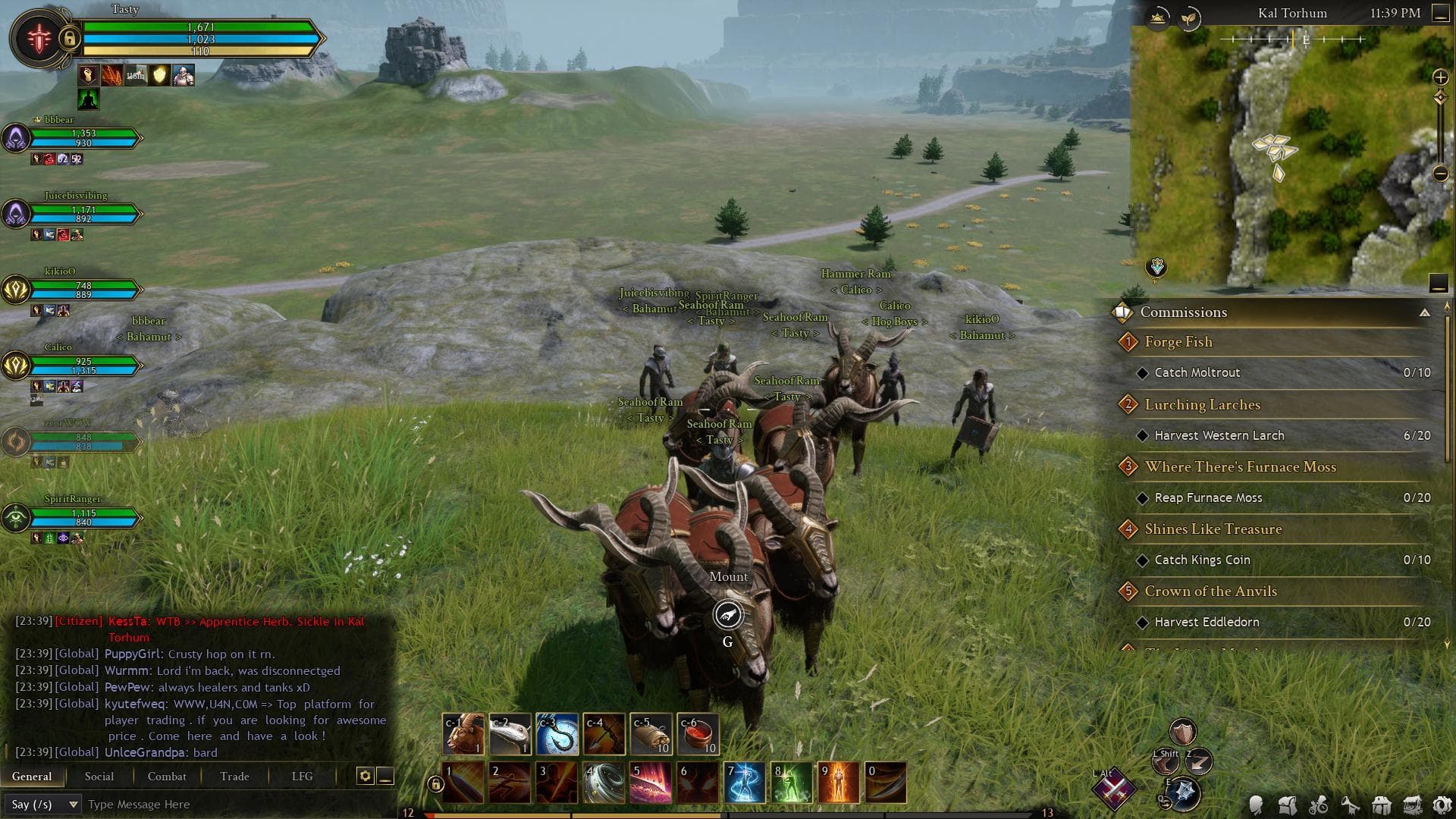Select the fishing hook hotbar slot
The height and width of the screenshot is (819, 1456).
point(557,734)
